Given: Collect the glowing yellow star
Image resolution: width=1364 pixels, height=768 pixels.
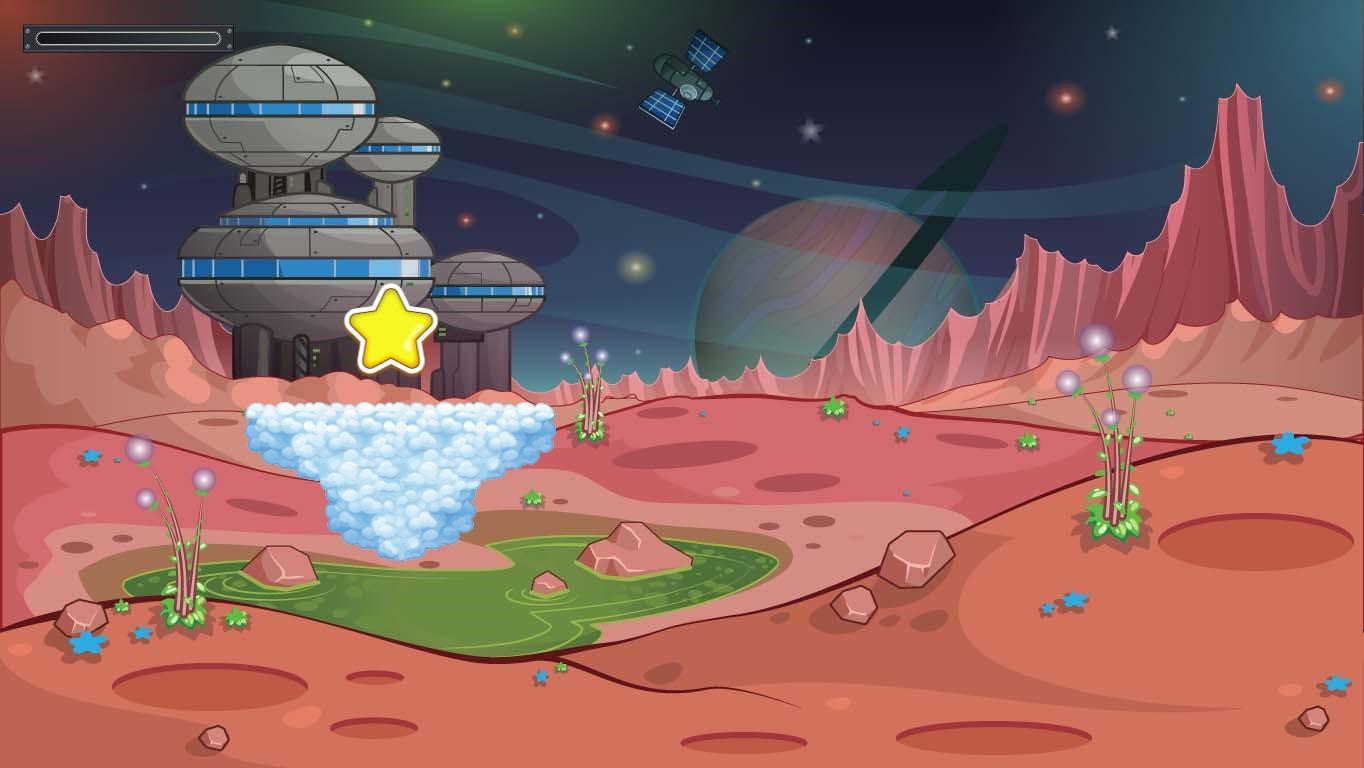Looking at the screenshot, I should 390,329.
